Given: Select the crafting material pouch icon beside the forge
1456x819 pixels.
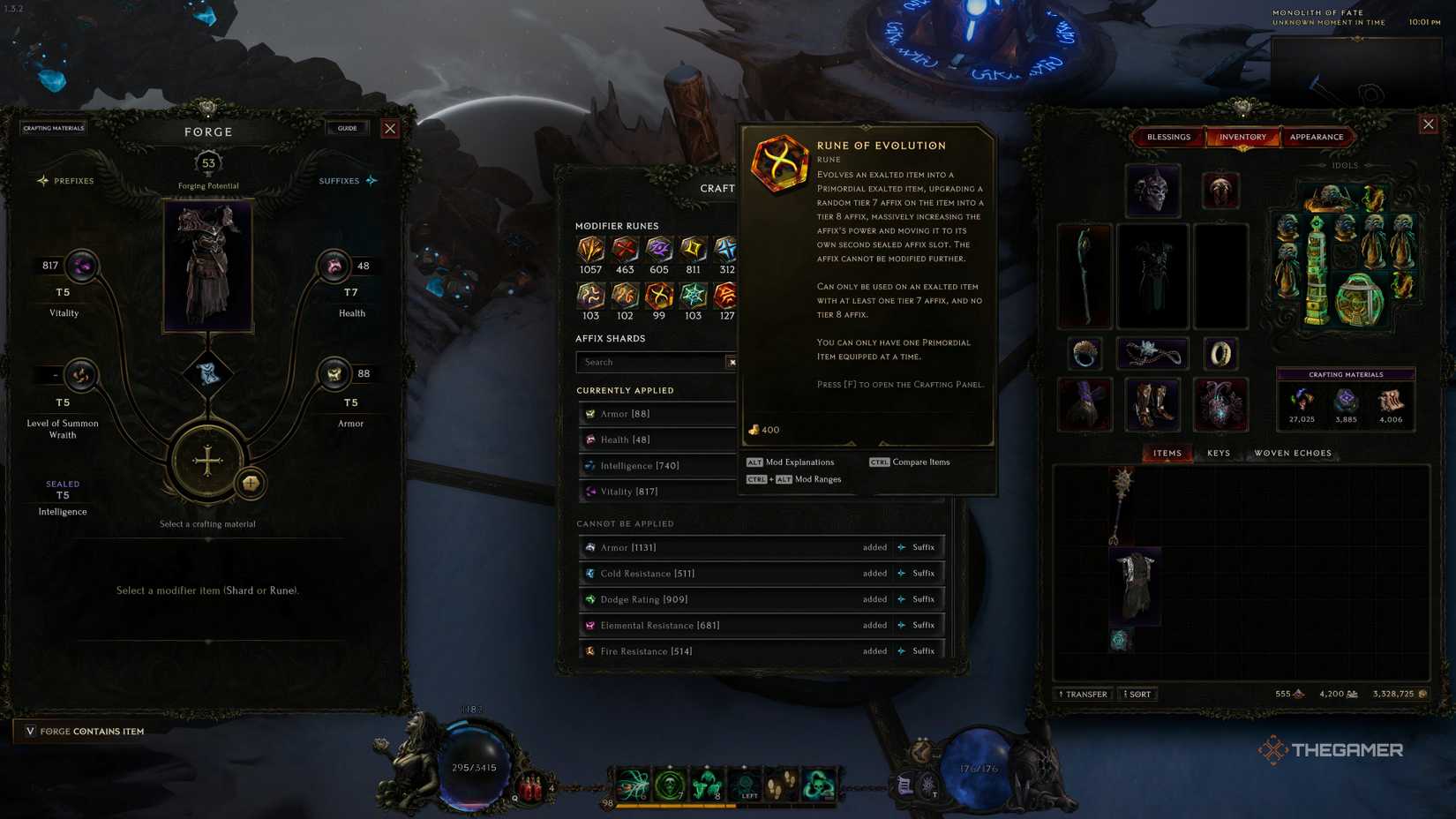Looking at the screenshot, I should pos(251,485).
